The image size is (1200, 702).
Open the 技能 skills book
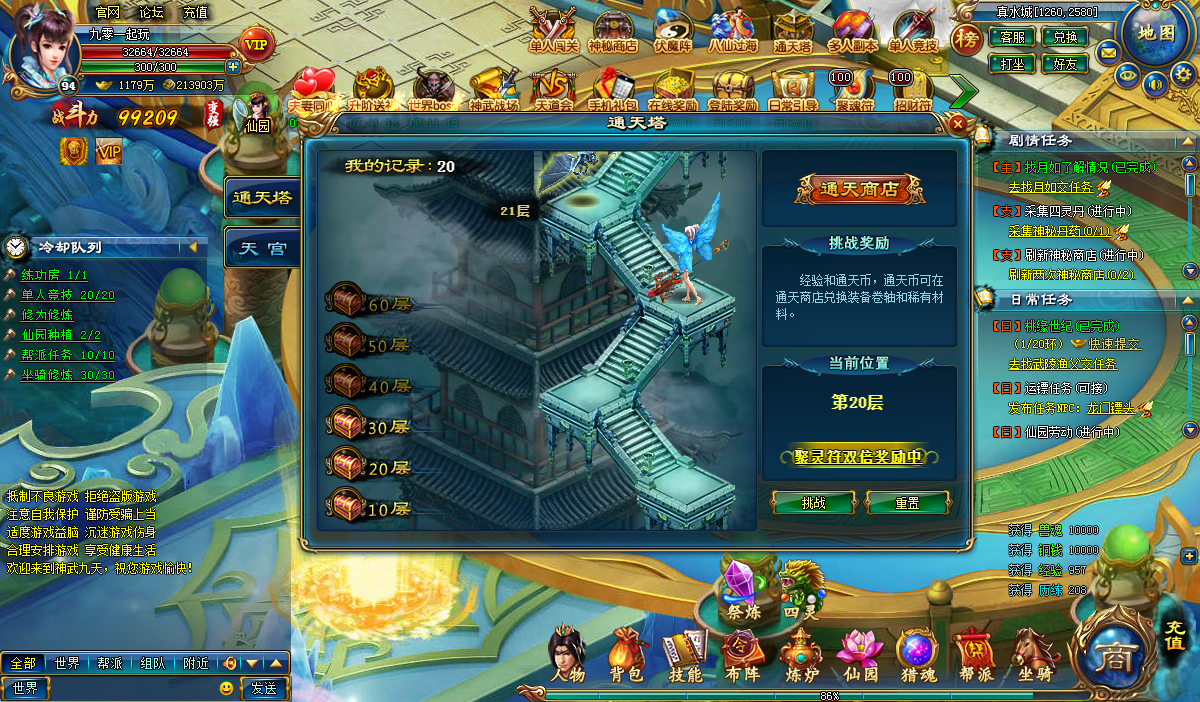point(685,656)
